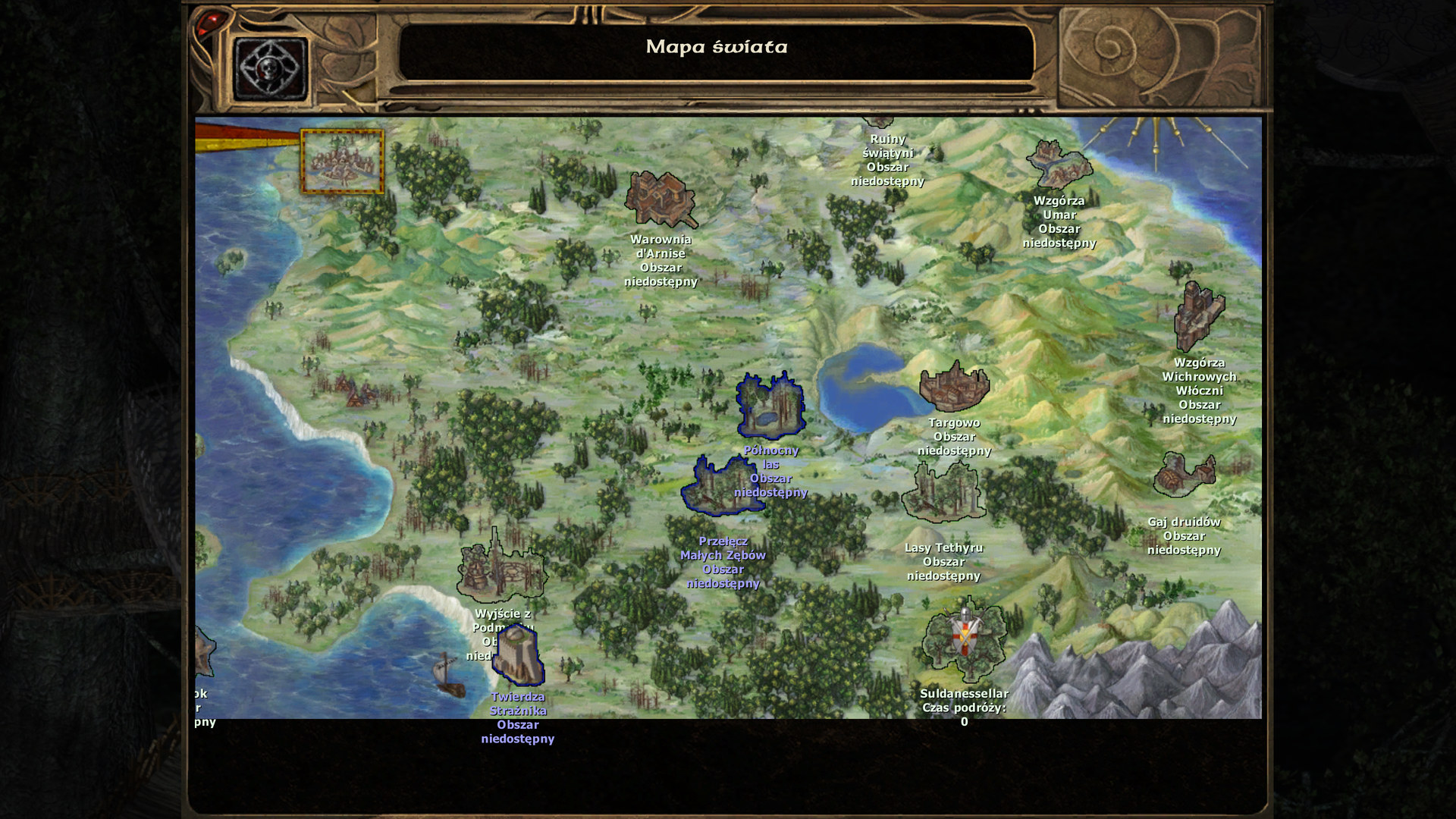Select the gold-framed city marker

point(342,162)
